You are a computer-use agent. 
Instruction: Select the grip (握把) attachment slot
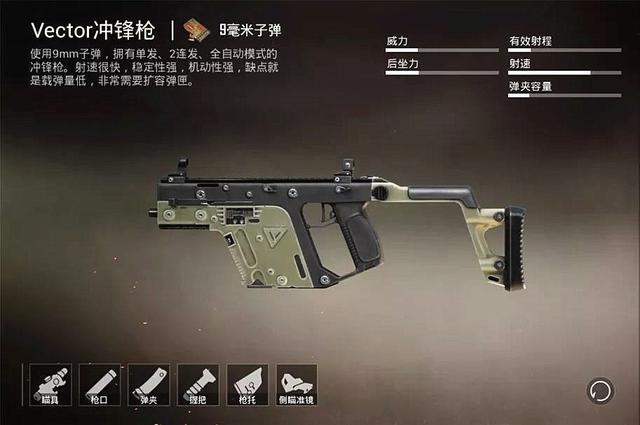click(197, 385)
